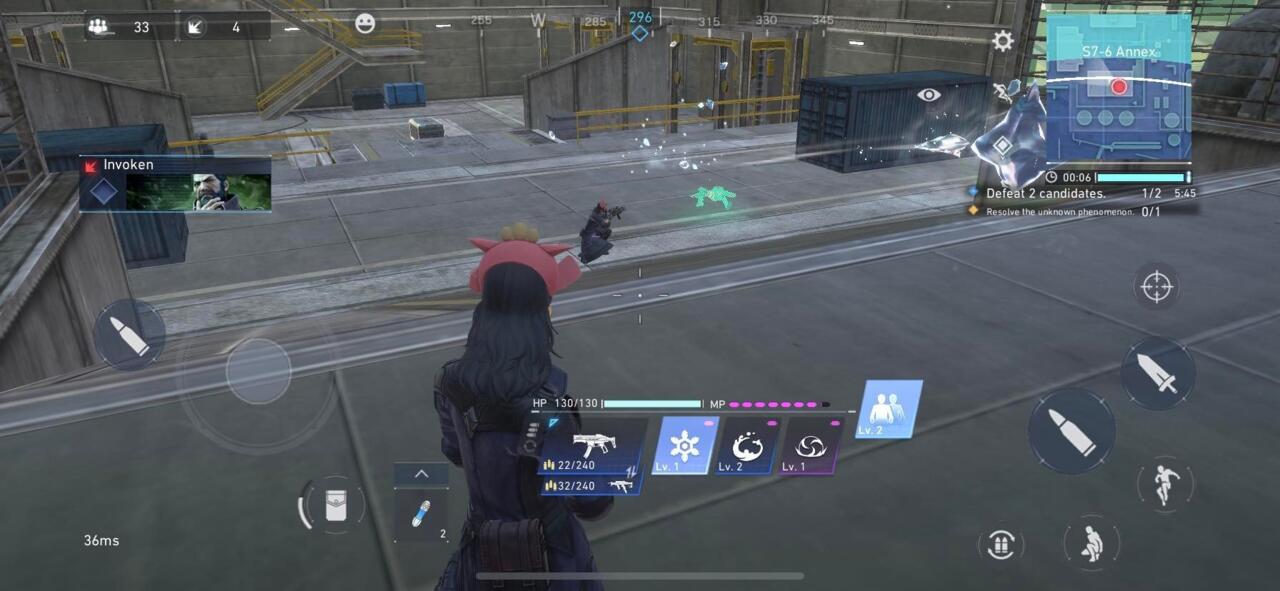
Task: Crouch using the kneeling figure button
Action: [x=1091, y=543]
